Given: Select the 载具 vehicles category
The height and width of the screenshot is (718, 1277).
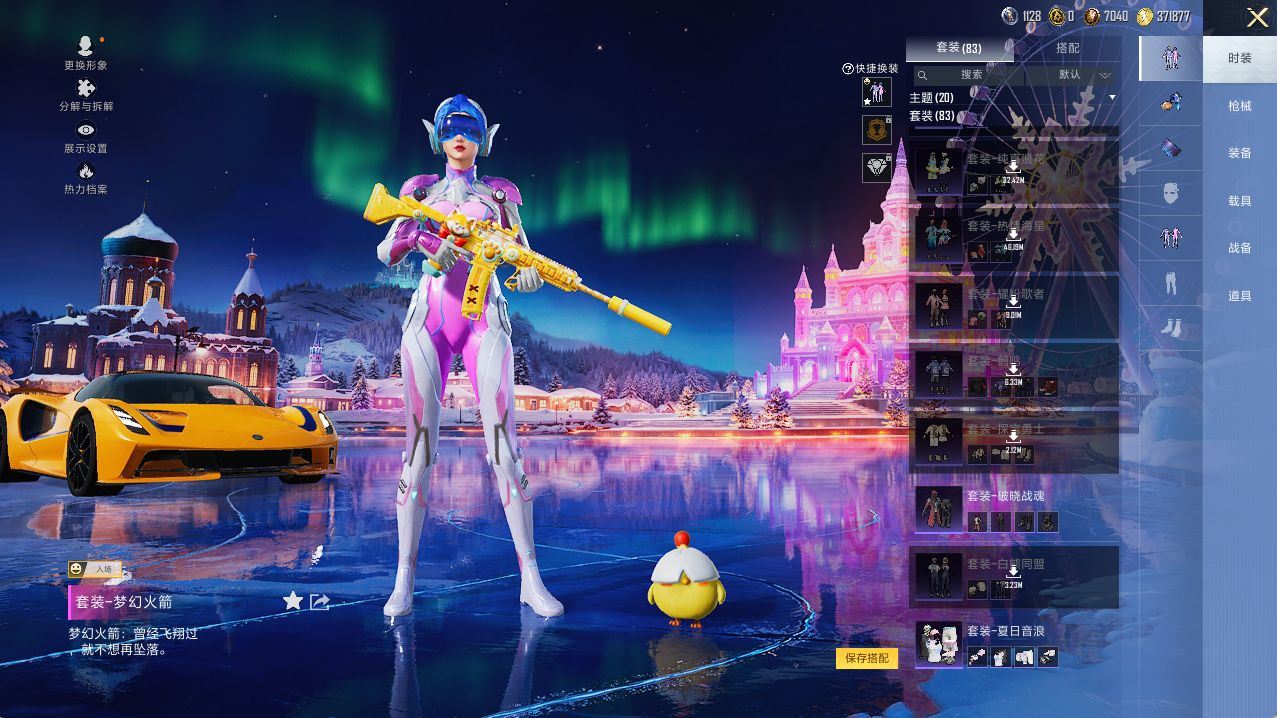Looking at the screenshot, I should 1240,200.
